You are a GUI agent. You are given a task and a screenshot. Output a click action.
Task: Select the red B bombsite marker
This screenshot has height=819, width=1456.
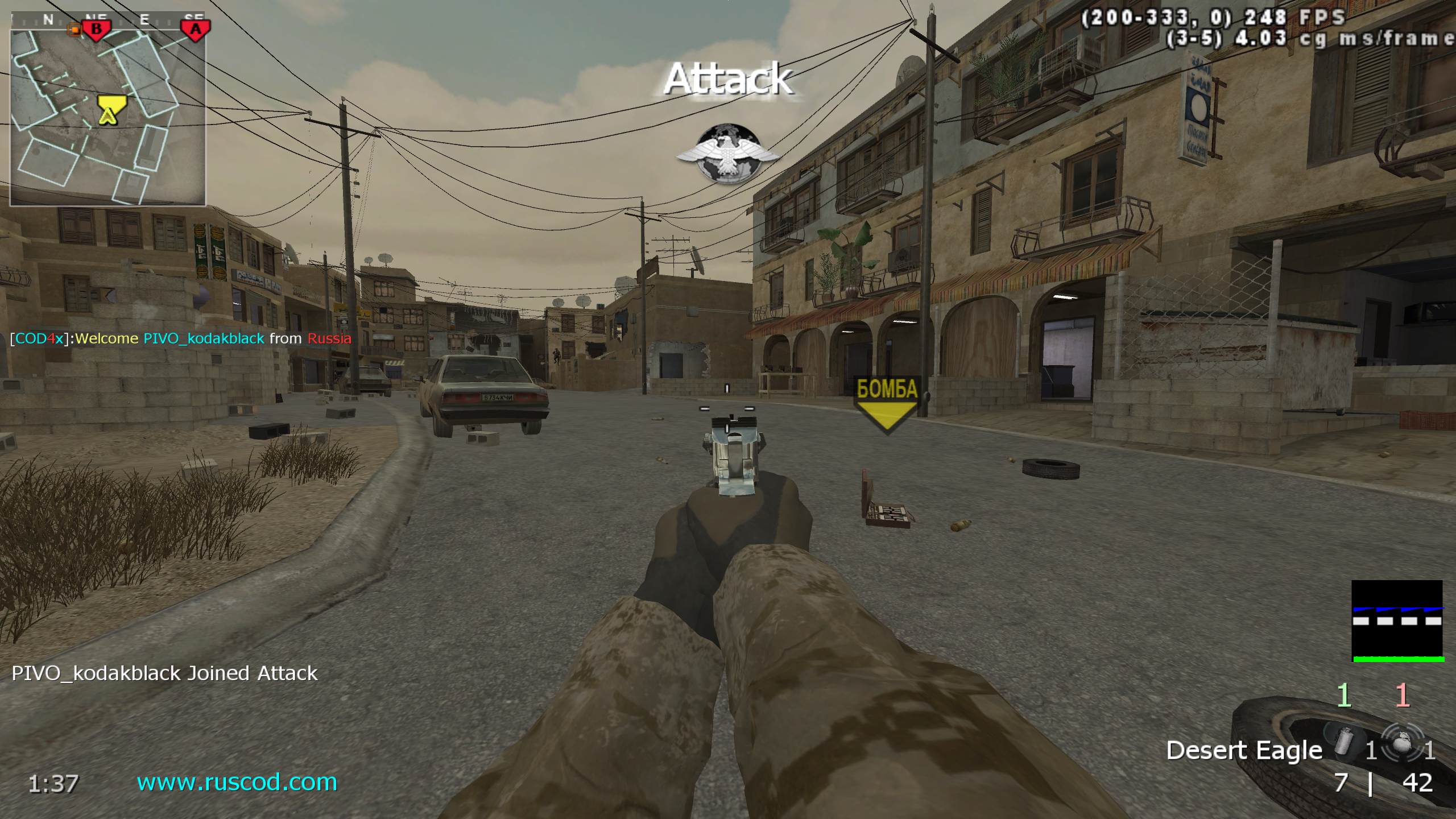[x=96, y=29]
